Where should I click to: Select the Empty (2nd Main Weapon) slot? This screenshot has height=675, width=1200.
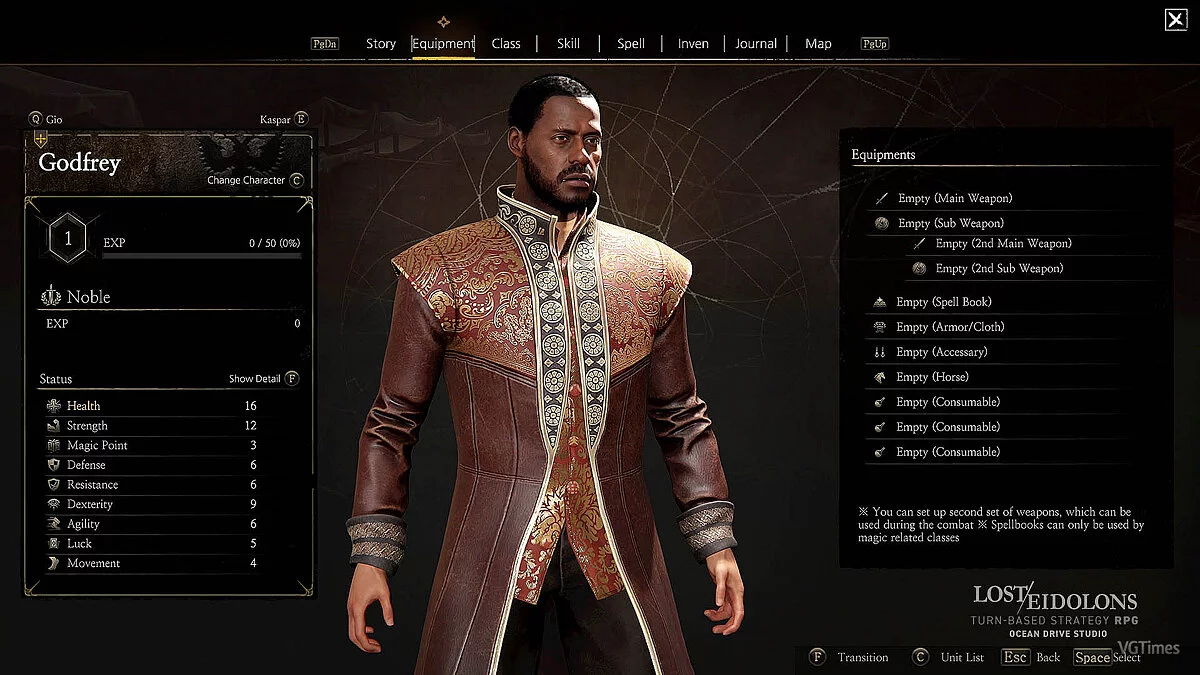point(1003,243)
